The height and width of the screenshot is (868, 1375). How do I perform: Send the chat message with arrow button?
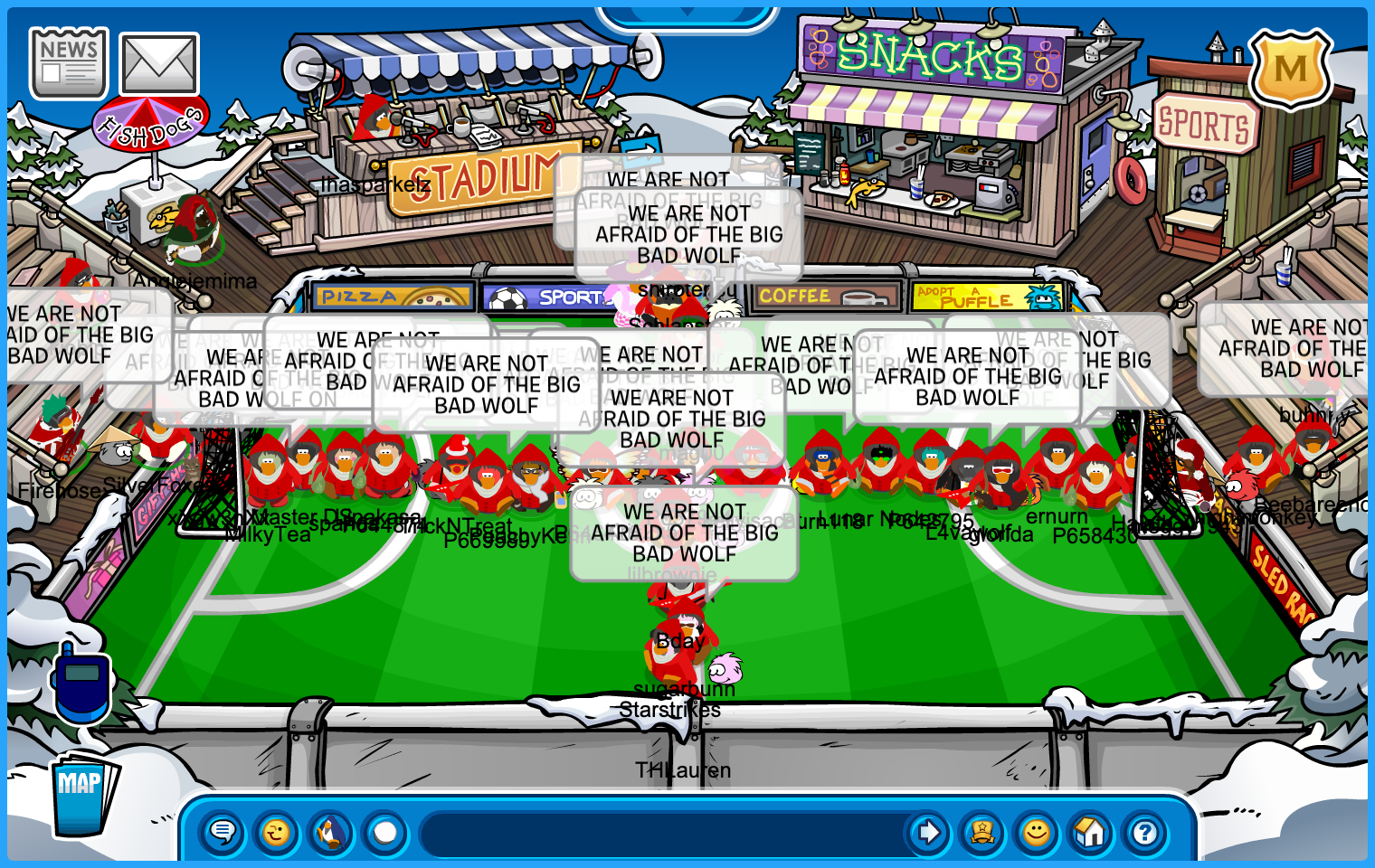tap(928, 832)
